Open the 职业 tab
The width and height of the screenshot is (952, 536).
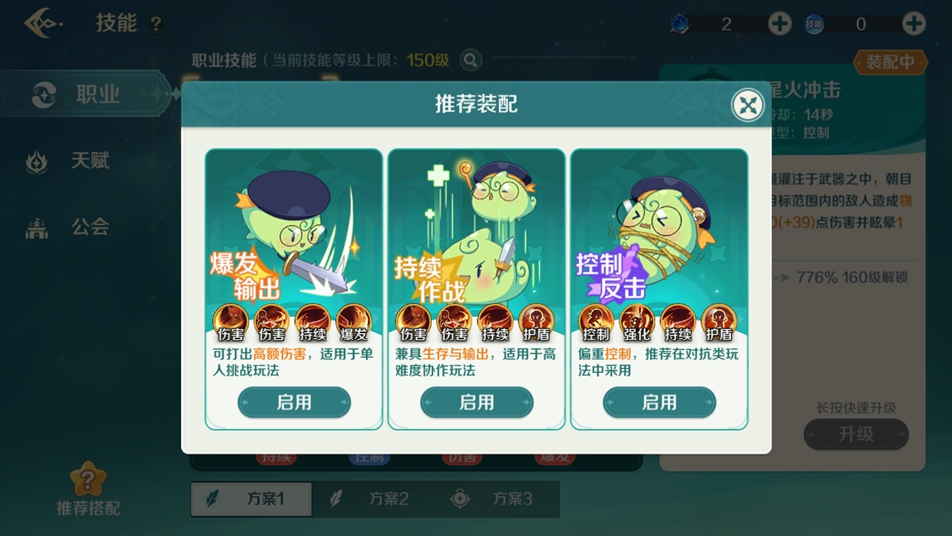pos(85,95)
